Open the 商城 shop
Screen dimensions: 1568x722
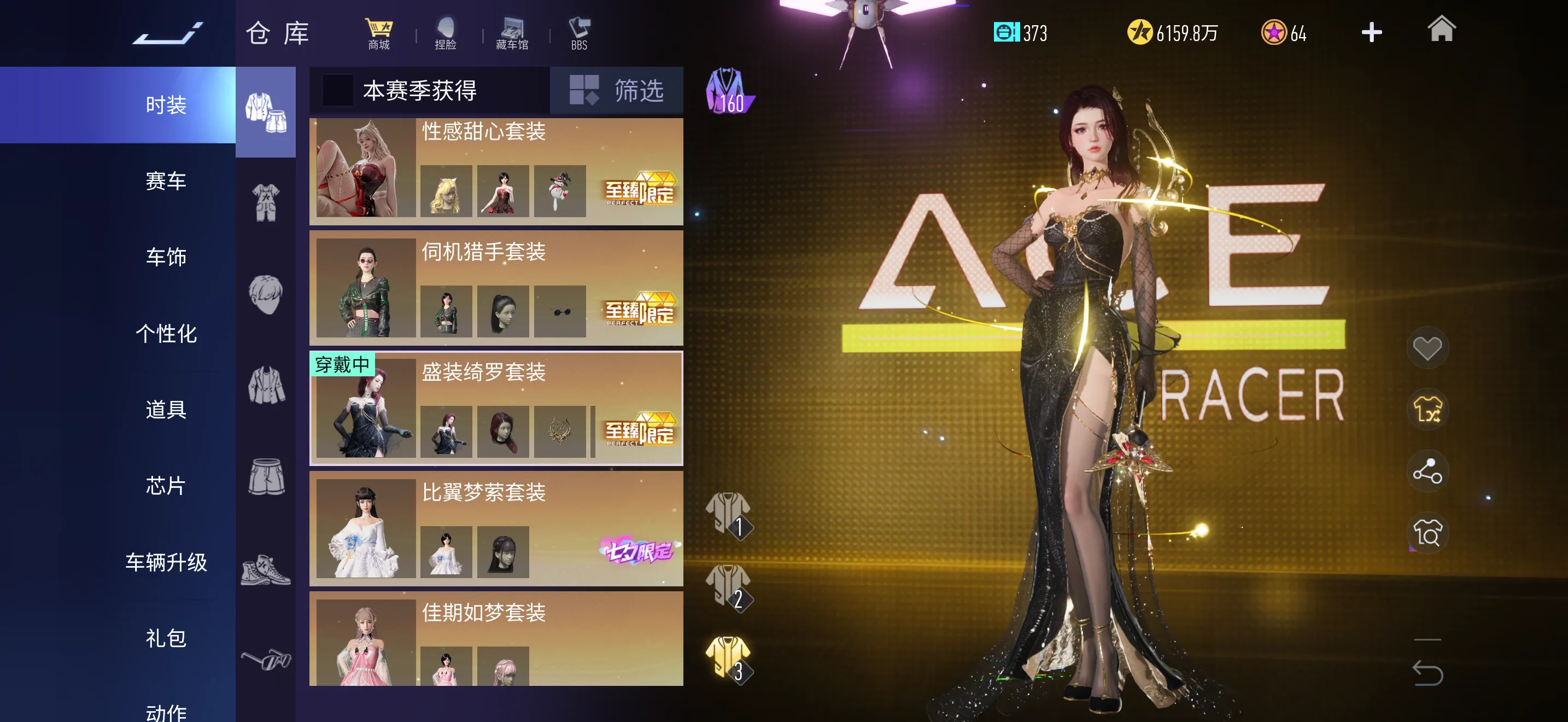(379, 33)
